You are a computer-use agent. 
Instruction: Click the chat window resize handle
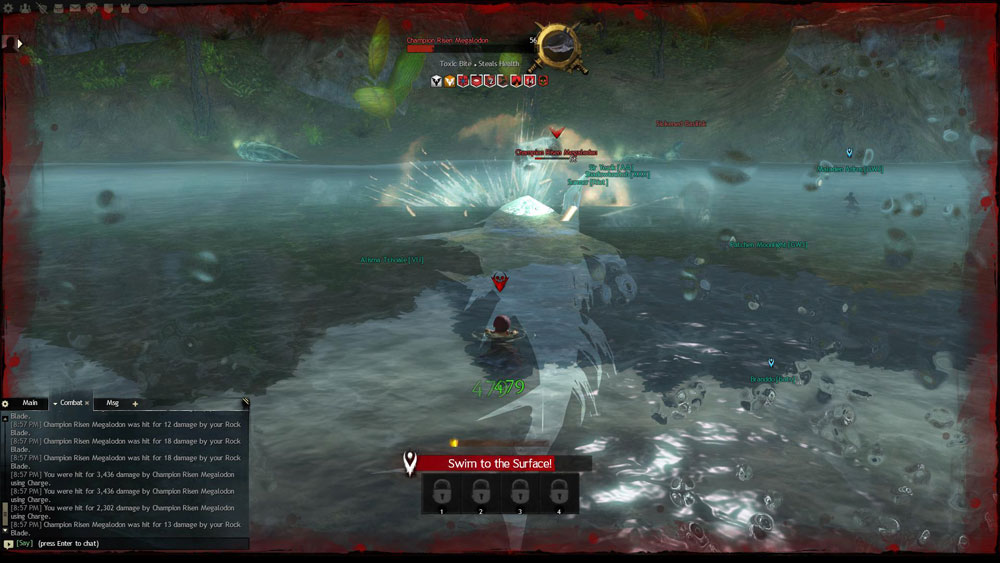pyautogui.click(x=244, y=403)
